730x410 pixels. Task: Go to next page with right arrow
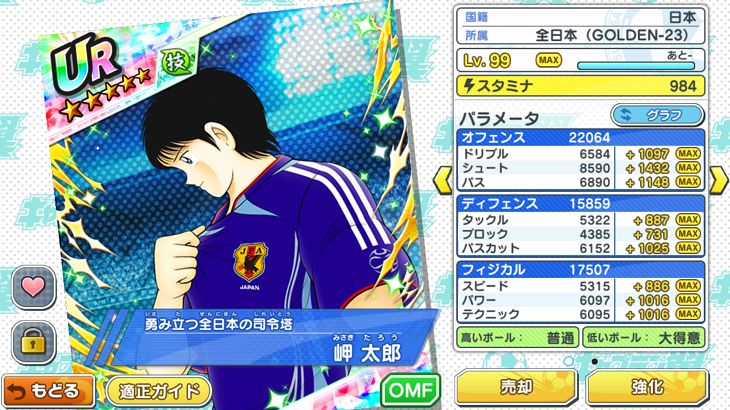pyautogui.click(x=718, y=180)
